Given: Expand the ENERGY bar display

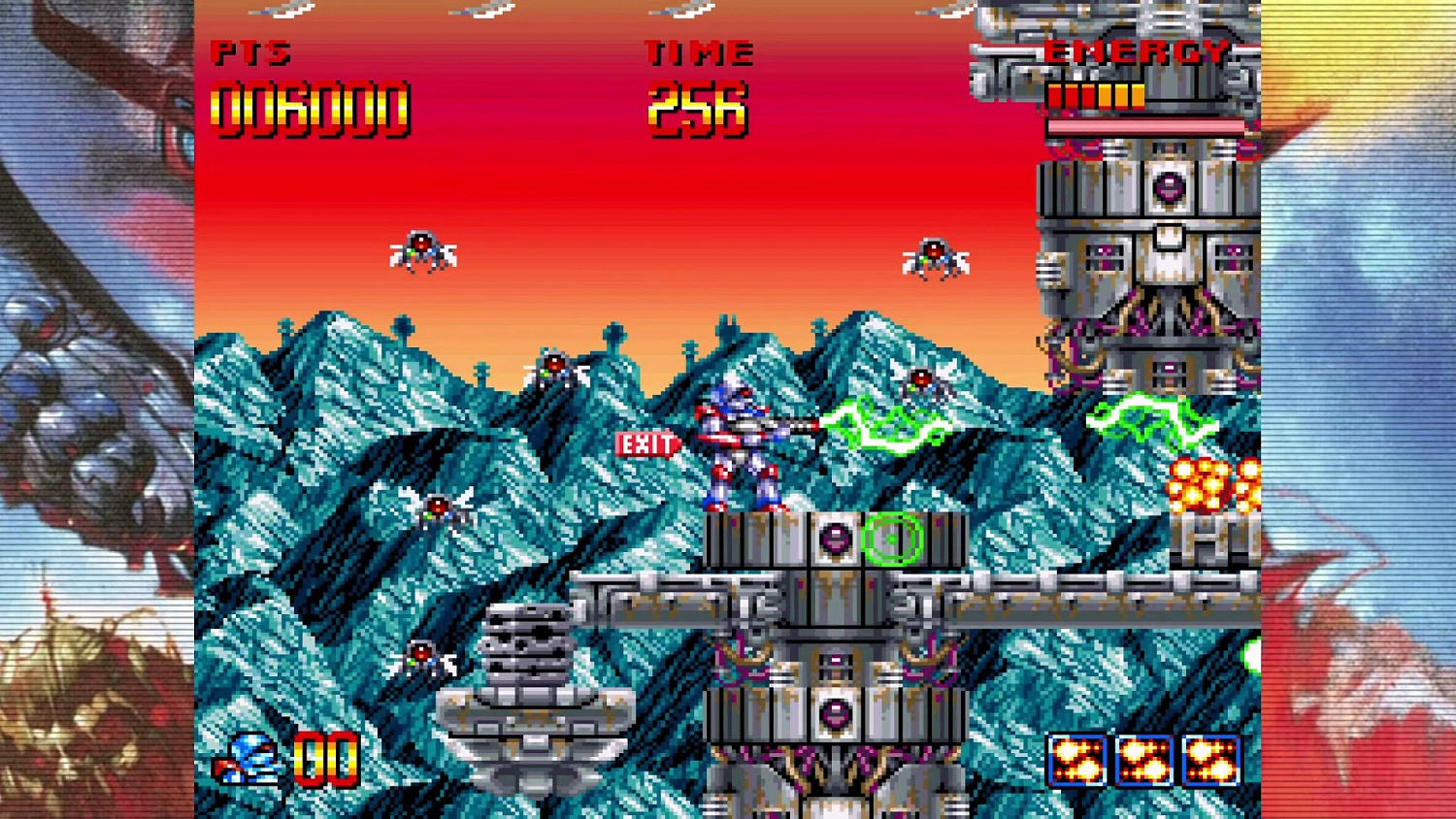Looking at the screenshot, I should (x=1136, y=53).
